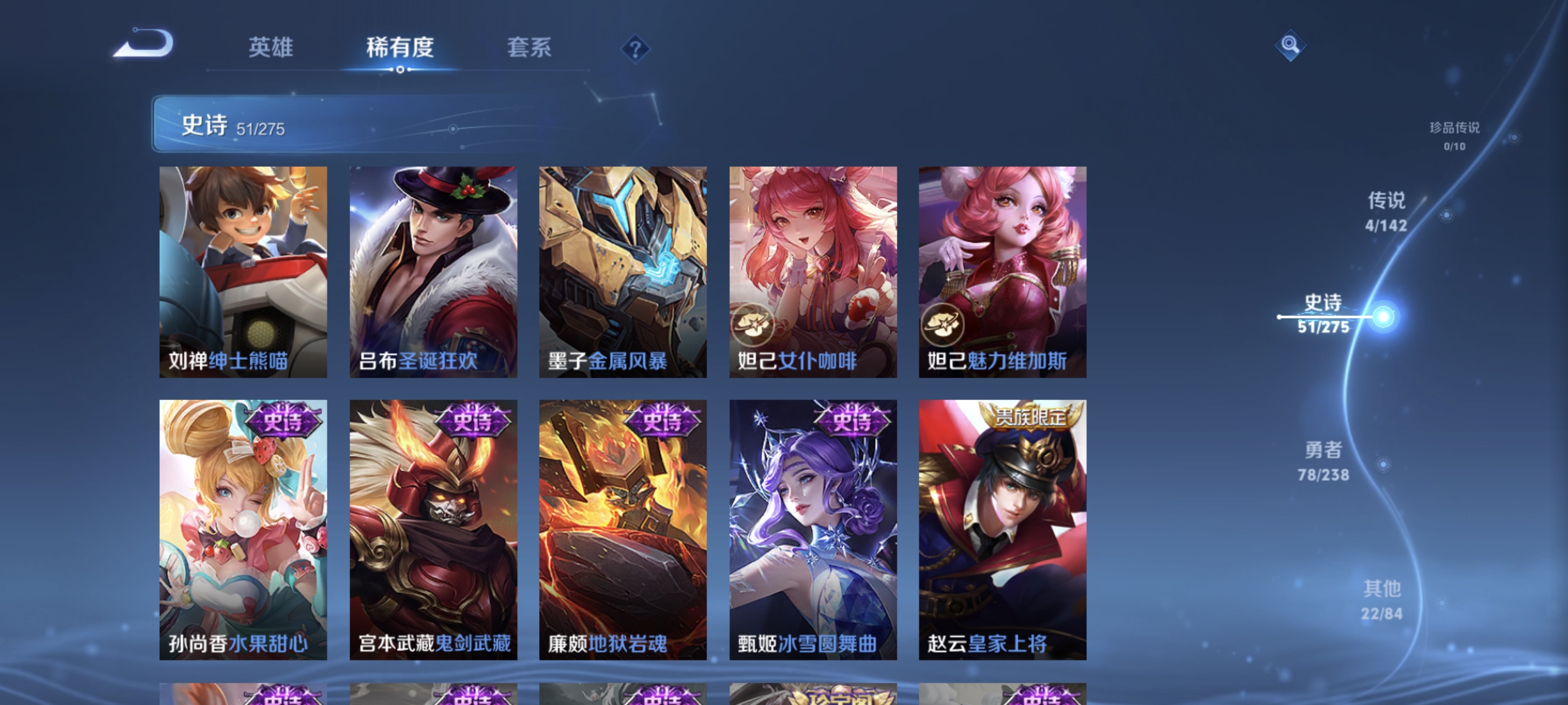Select the 刘禅绅士熊喵 skin card
The height and width of the screenshot is (705, 1568).
coord(243,271)
